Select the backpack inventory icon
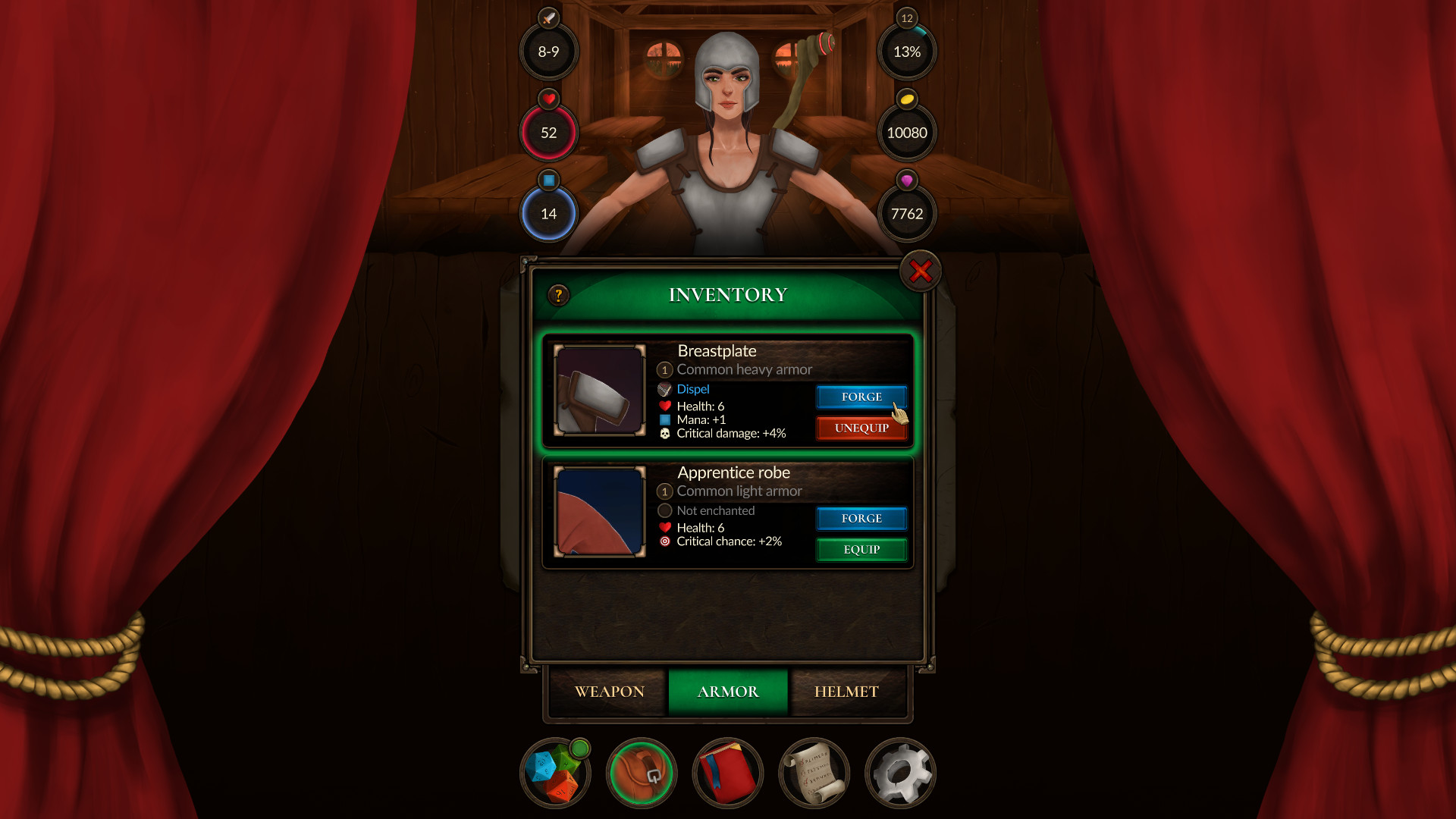This screenshot has width=1456, height=819. [x=641, y=773]
